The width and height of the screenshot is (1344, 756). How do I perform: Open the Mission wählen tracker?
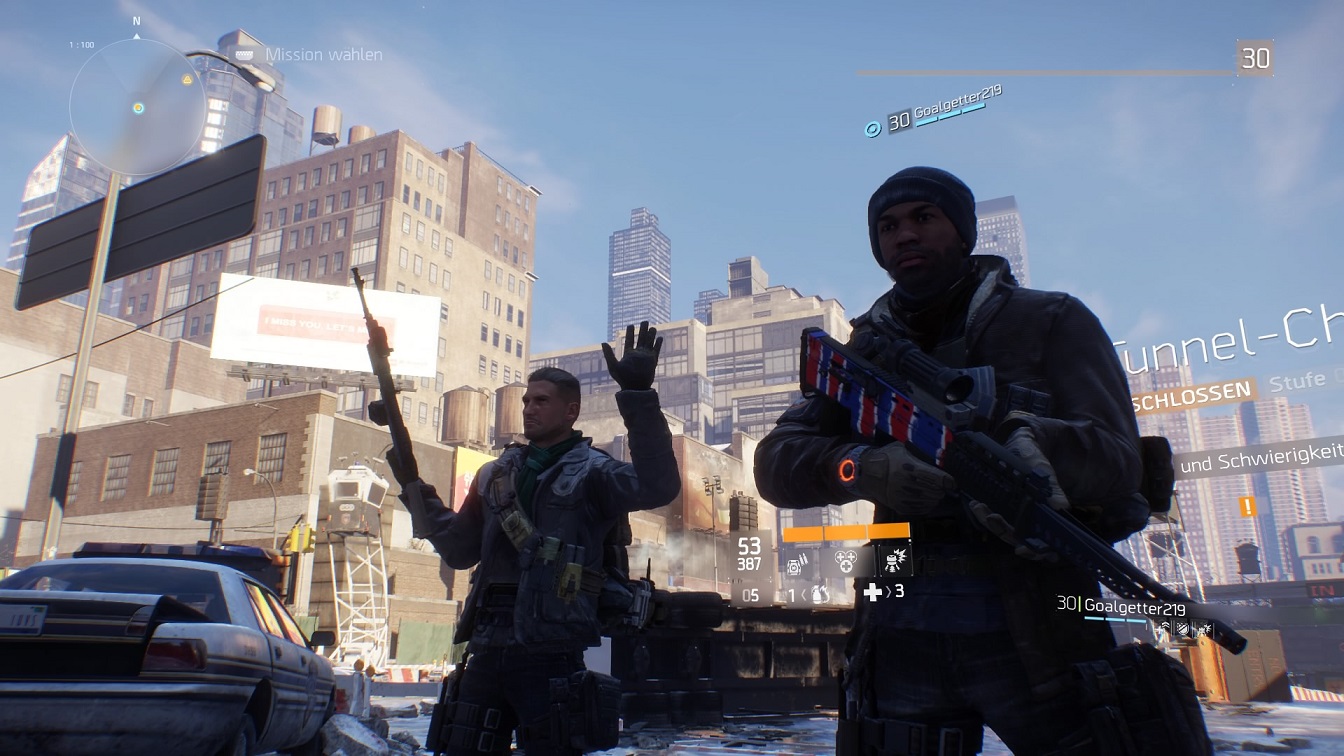click(323, 55)
